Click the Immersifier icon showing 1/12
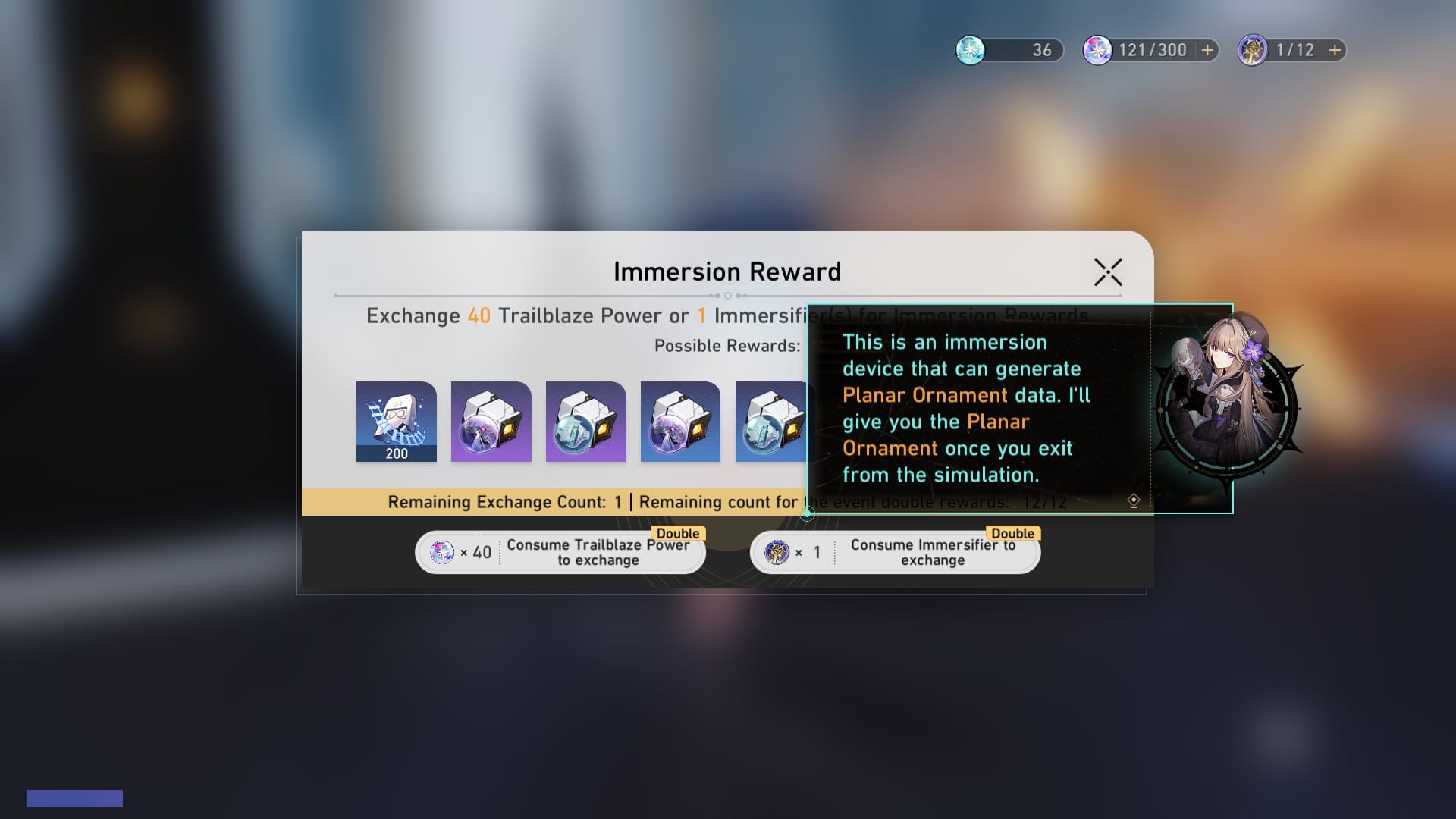This screenshot has width=1456, height=819. point(1253,50)
